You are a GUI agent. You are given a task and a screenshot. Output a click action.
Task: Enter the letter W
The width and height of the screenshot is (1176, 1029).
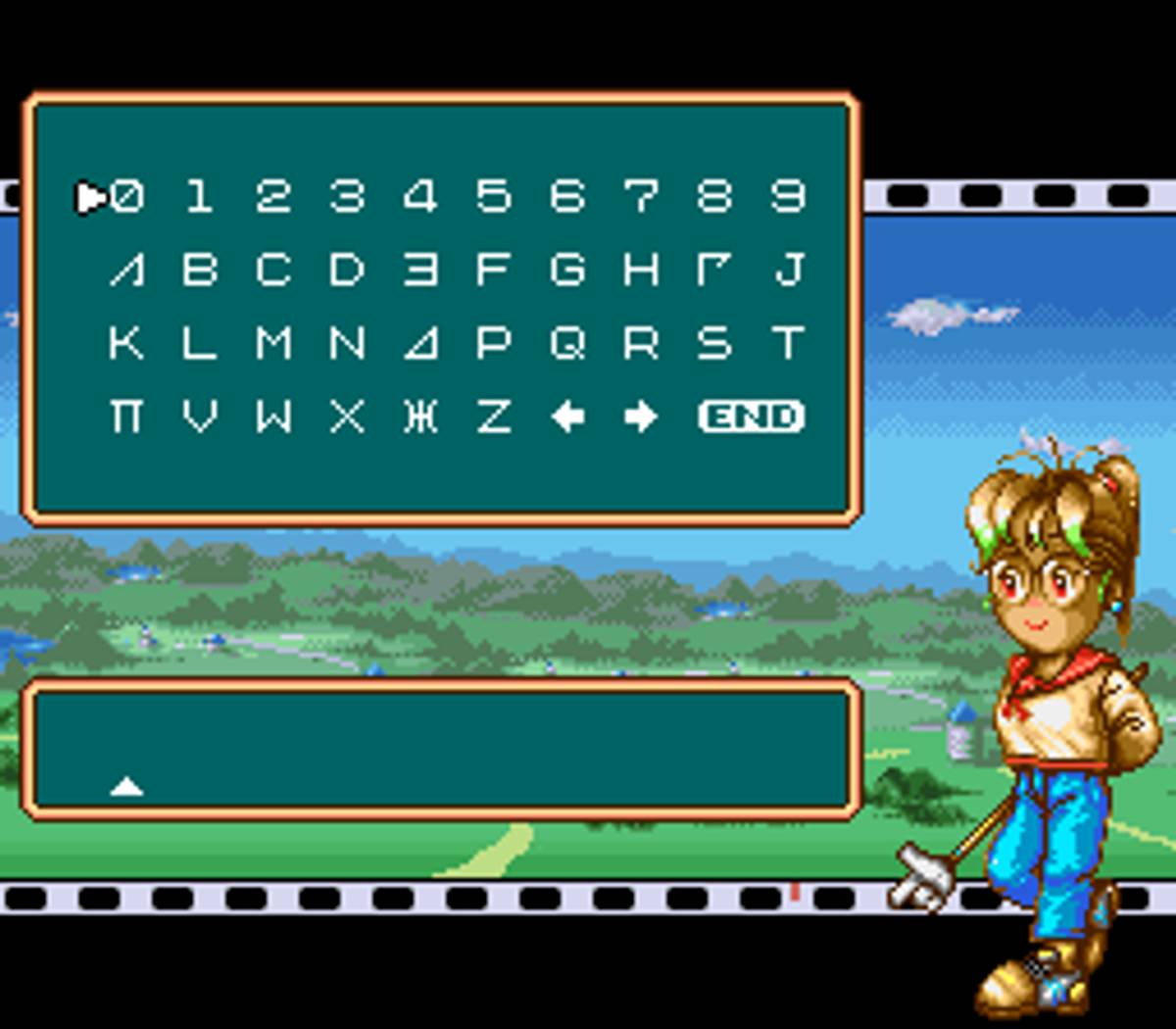[x=273, y=417]
